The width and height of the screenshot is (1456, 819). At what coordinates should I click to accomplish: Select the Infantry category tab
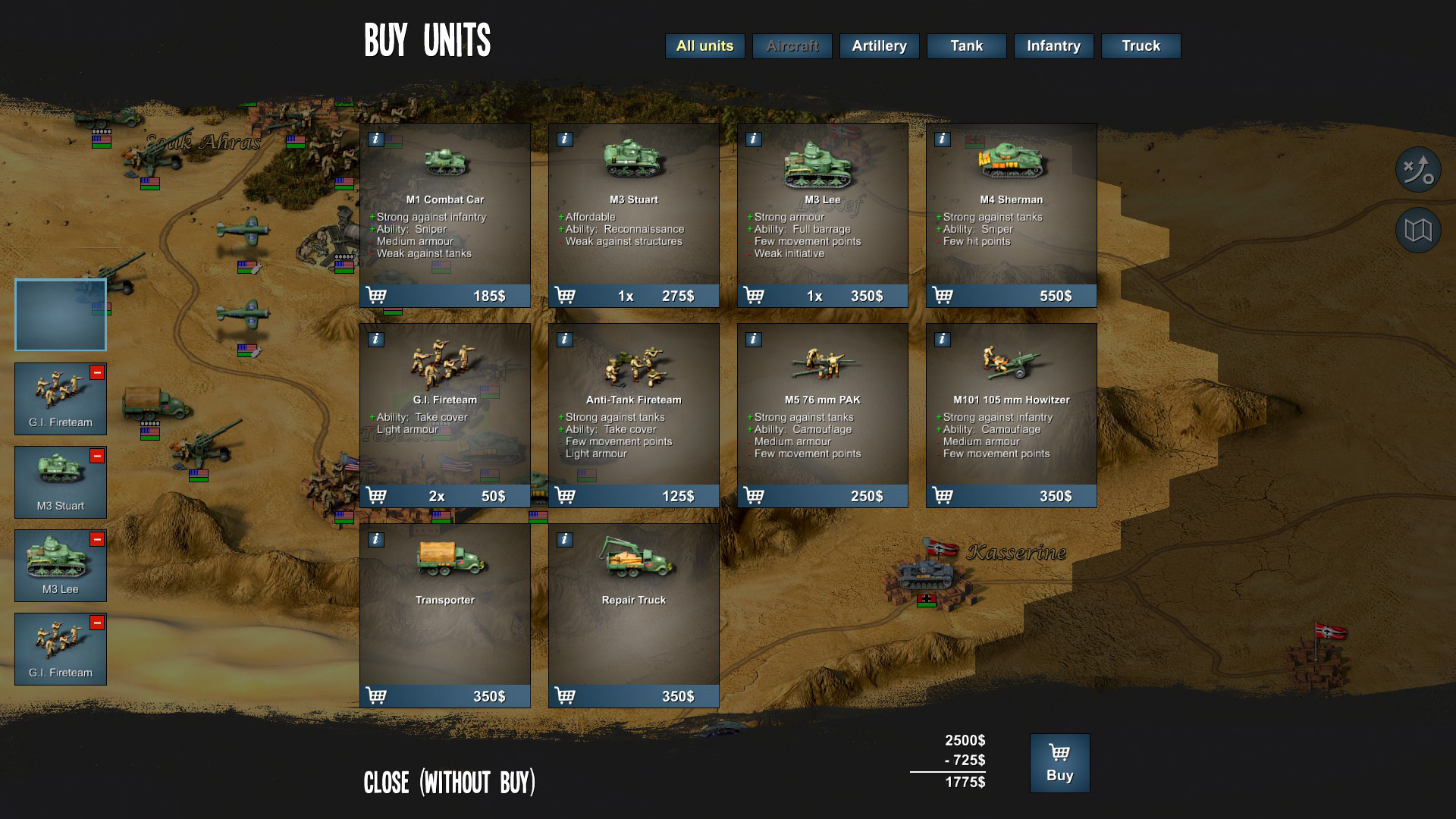tap(1053, 46)
